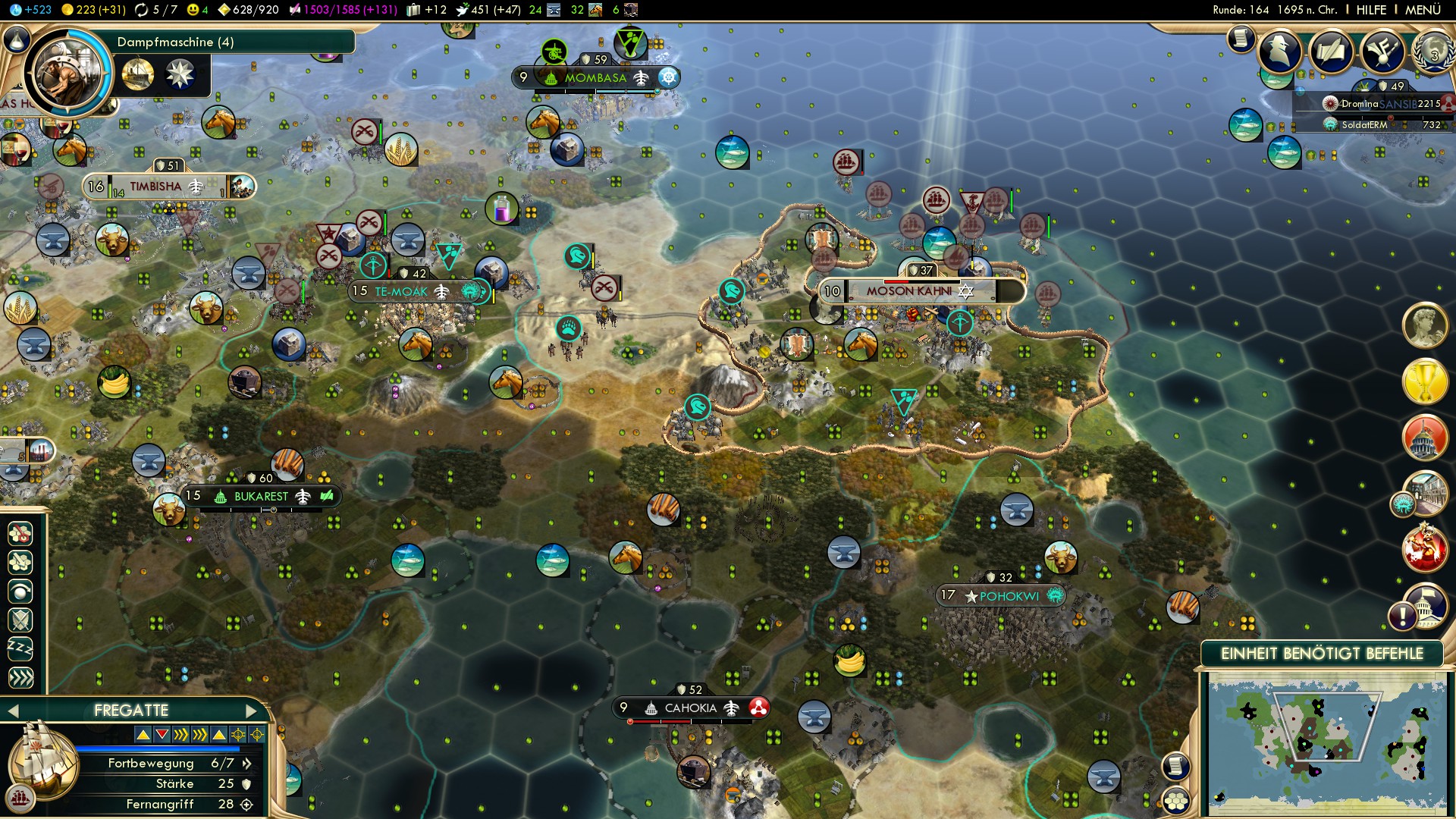This screenshot has height=819, width=1456.
Task: Select the previous unit arrow beside Fregatte
Action: point(12,711)
